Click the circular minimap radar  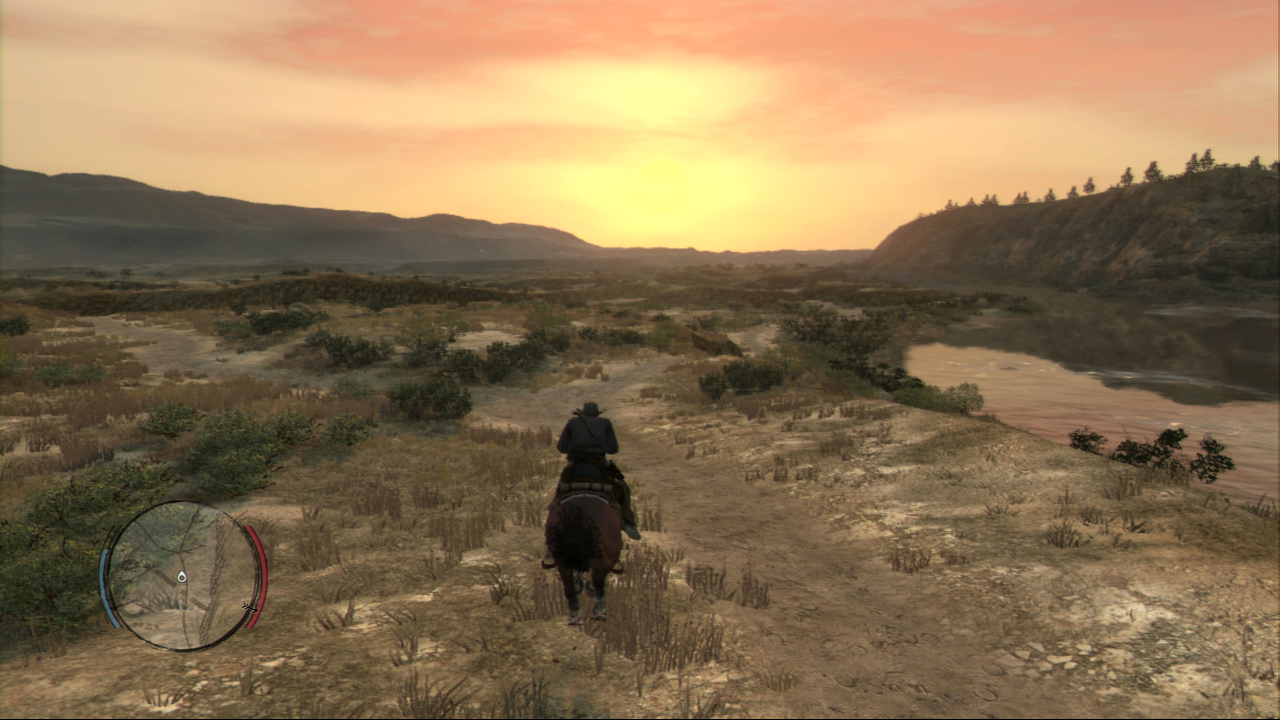pyautogui.click(x=182, y=576)
